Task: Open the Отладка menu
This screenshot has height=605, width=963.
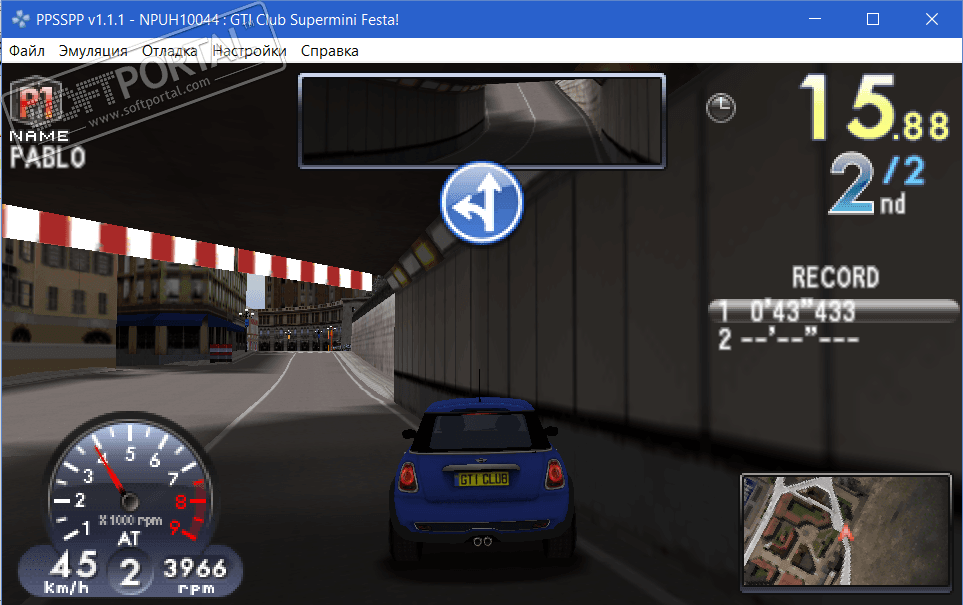Action: tap(170, 51)
